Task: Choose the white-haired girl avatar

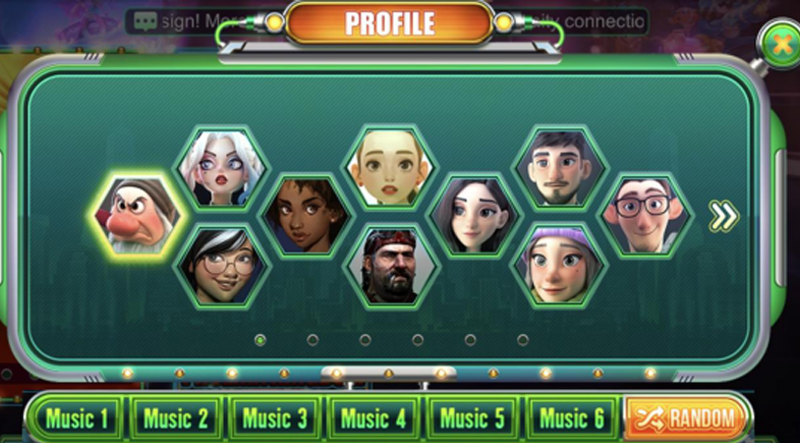Action: pos(220,168)
